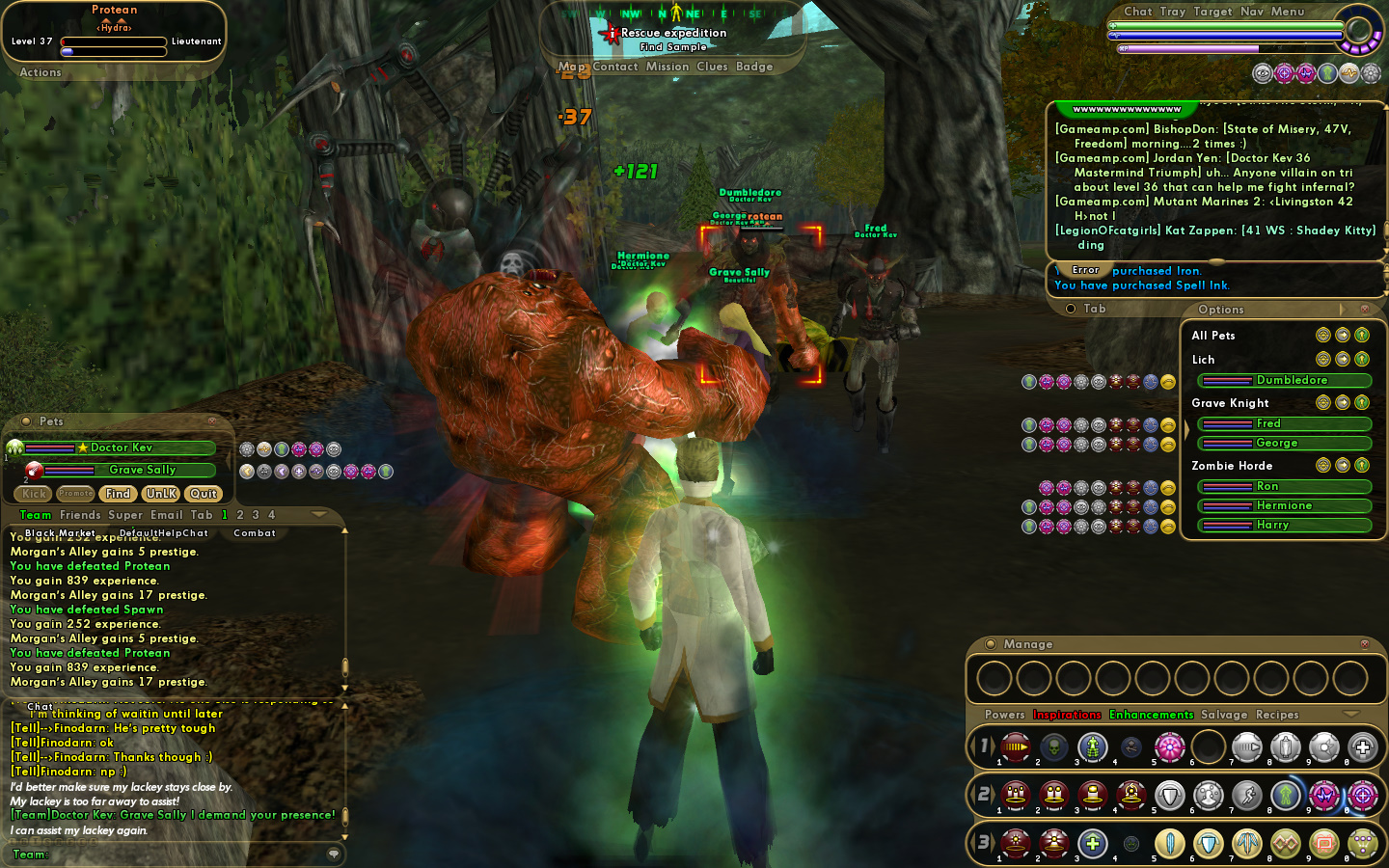Image resolution: width=1389 pixels, height=868 pixels.
Task: Quit the team with Quit button
Action: pyautogui.click(x=204, y=494)
